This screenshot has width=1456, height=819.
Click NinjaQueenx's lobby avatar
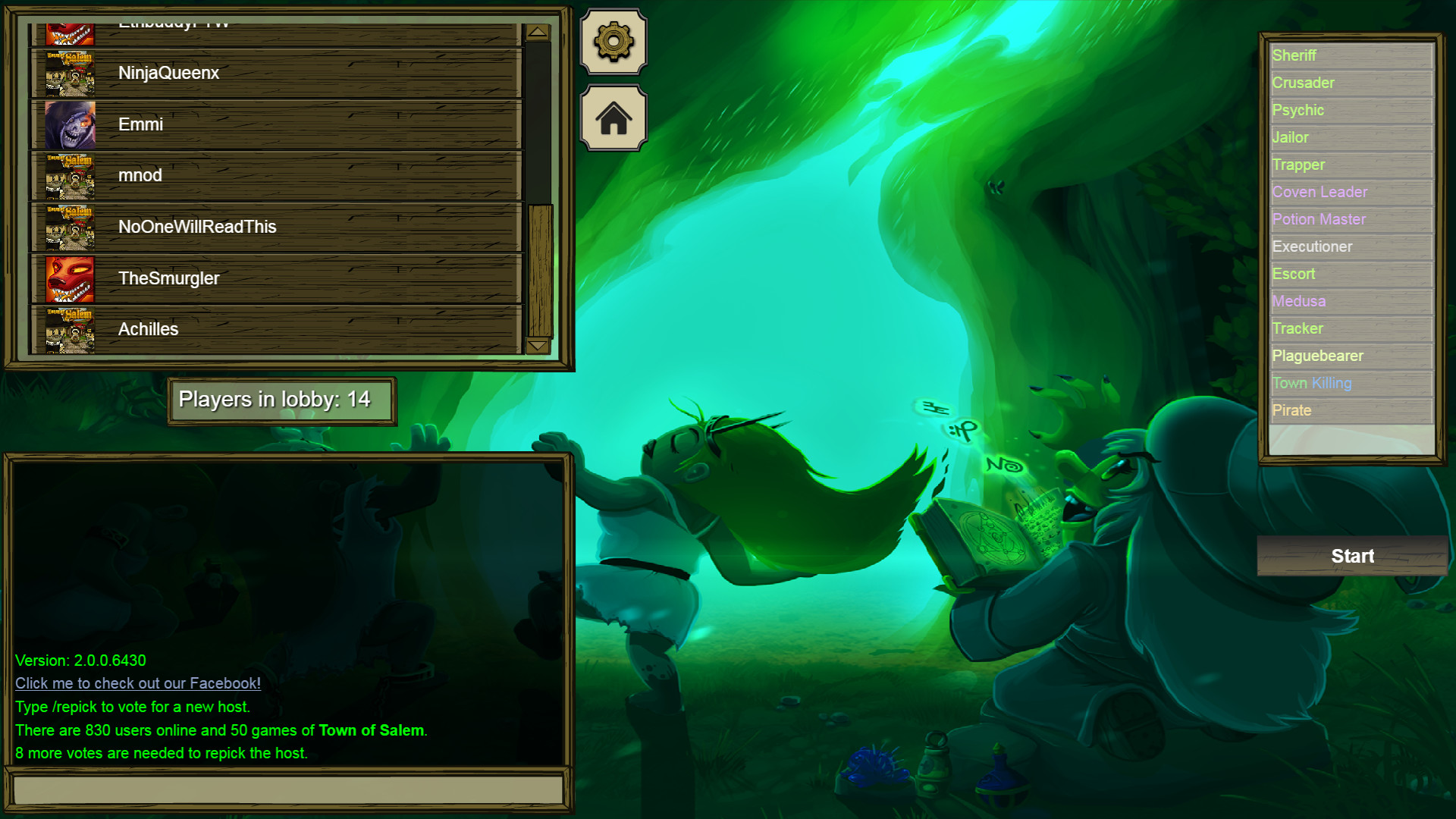tap(70, 74)
